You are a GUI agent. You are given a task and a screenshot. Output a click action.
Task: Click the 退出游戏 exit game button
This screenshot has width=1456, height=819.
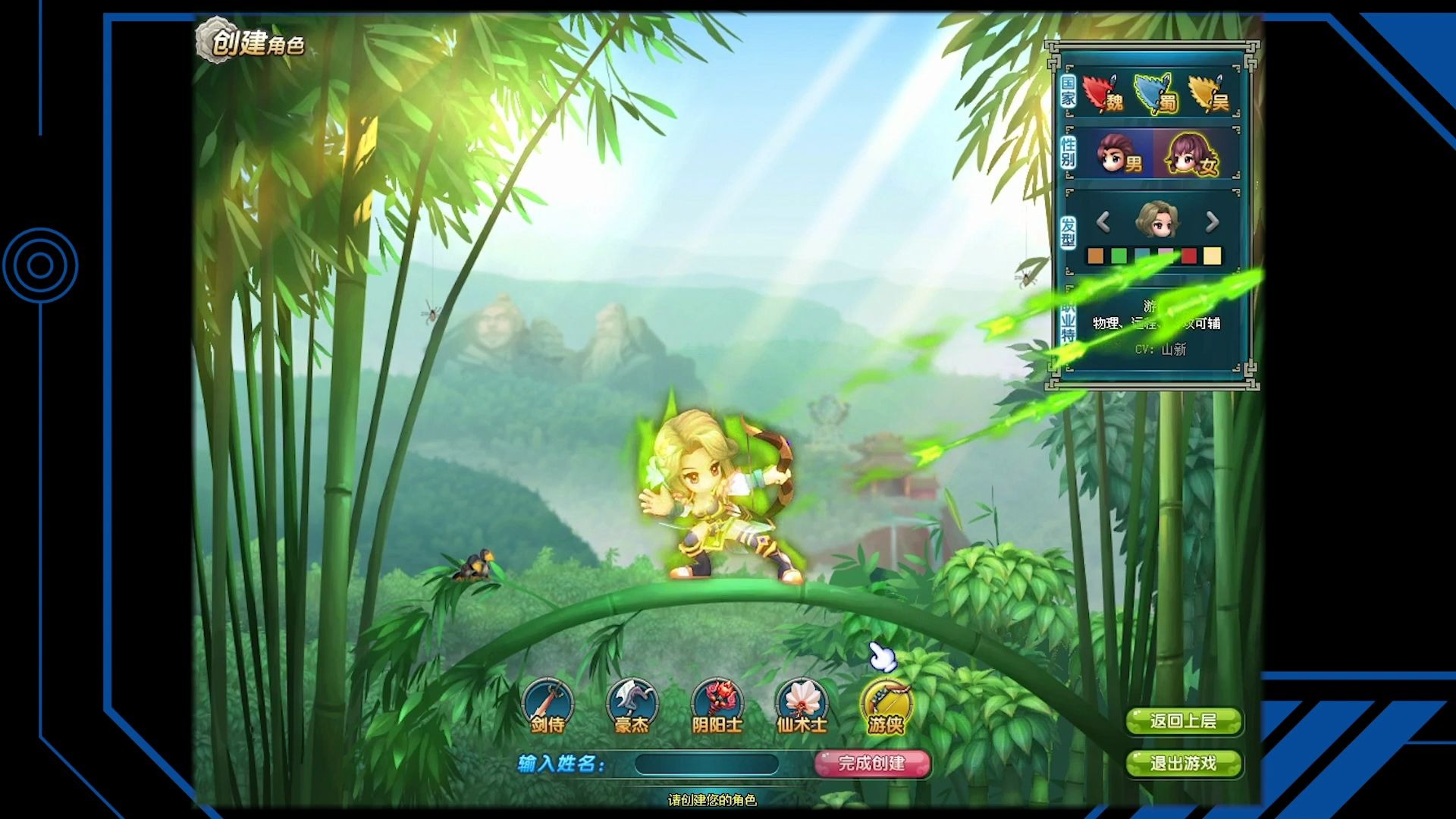click(x=1185, y=765)
